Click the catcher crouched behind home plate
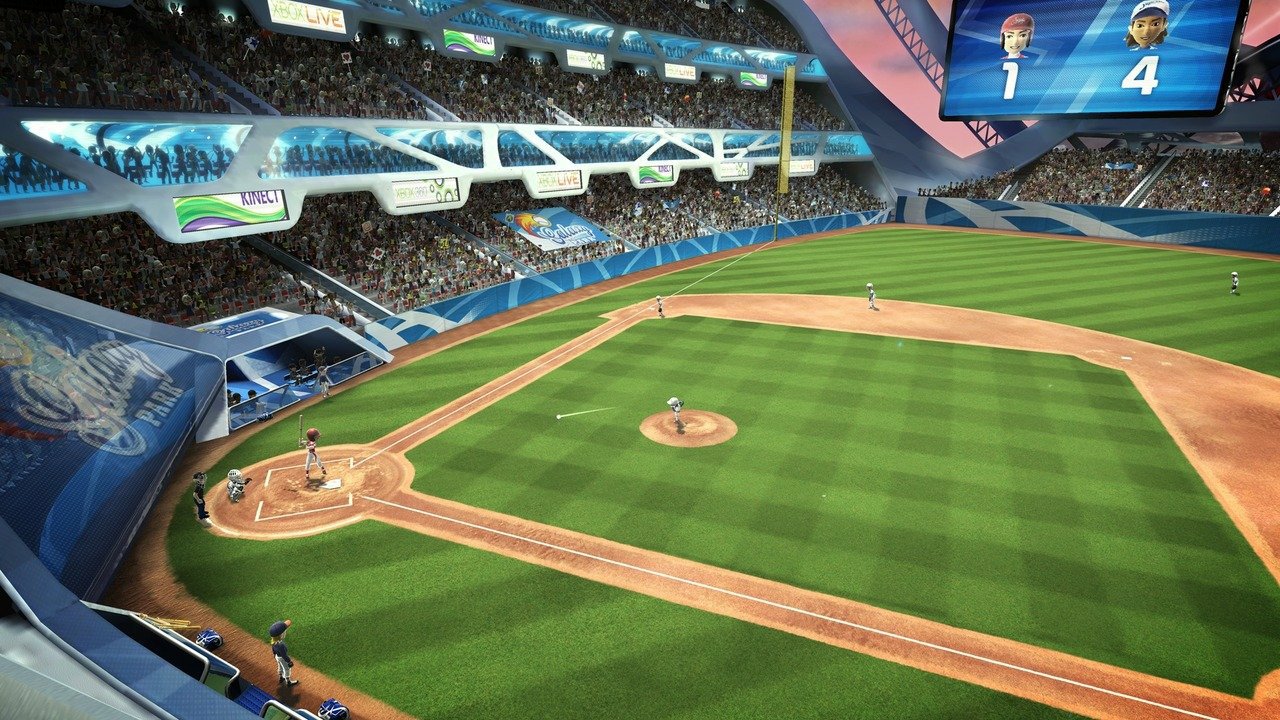 238,487
